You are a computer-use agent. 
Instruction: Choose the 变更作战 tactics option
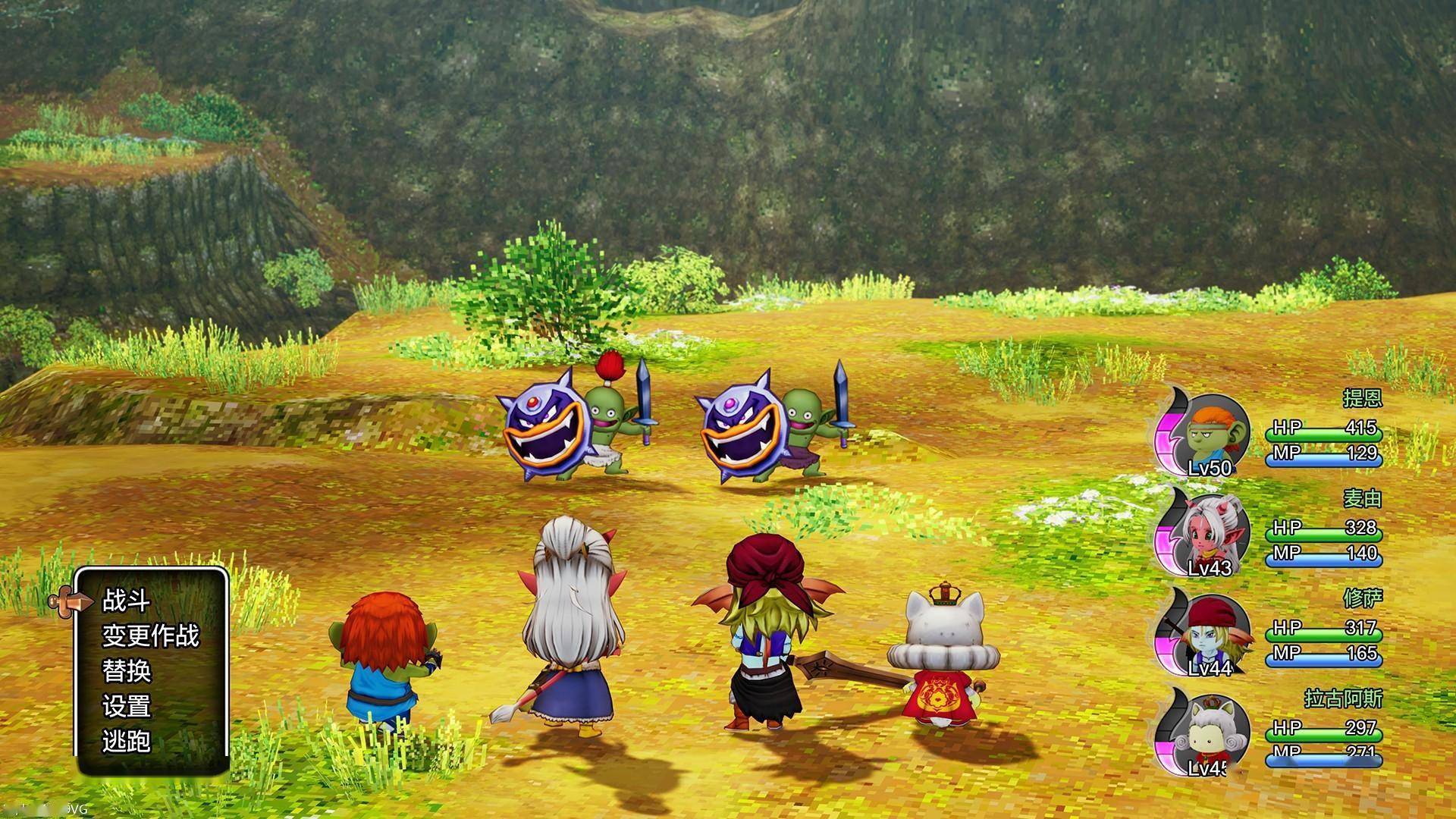150,635
